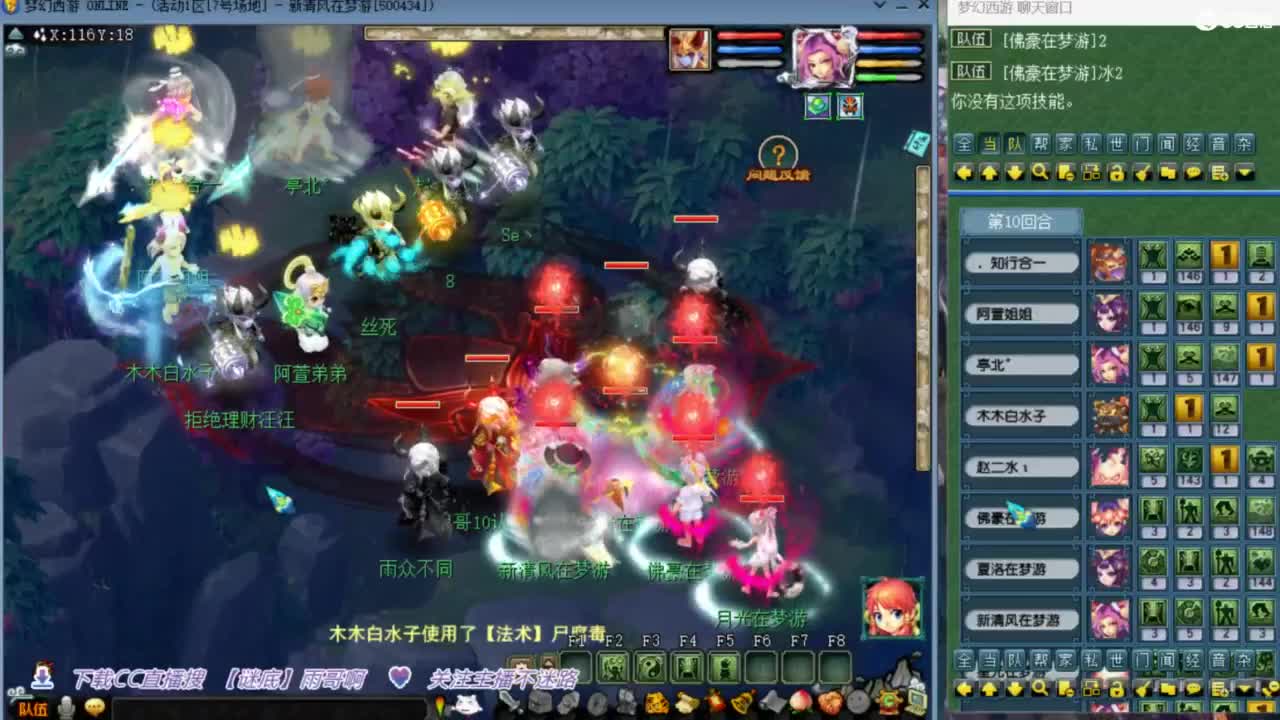Toggle the padlock icon on the chat toolbar
The image size is (1280, 720).
(x=1116, y=174)
